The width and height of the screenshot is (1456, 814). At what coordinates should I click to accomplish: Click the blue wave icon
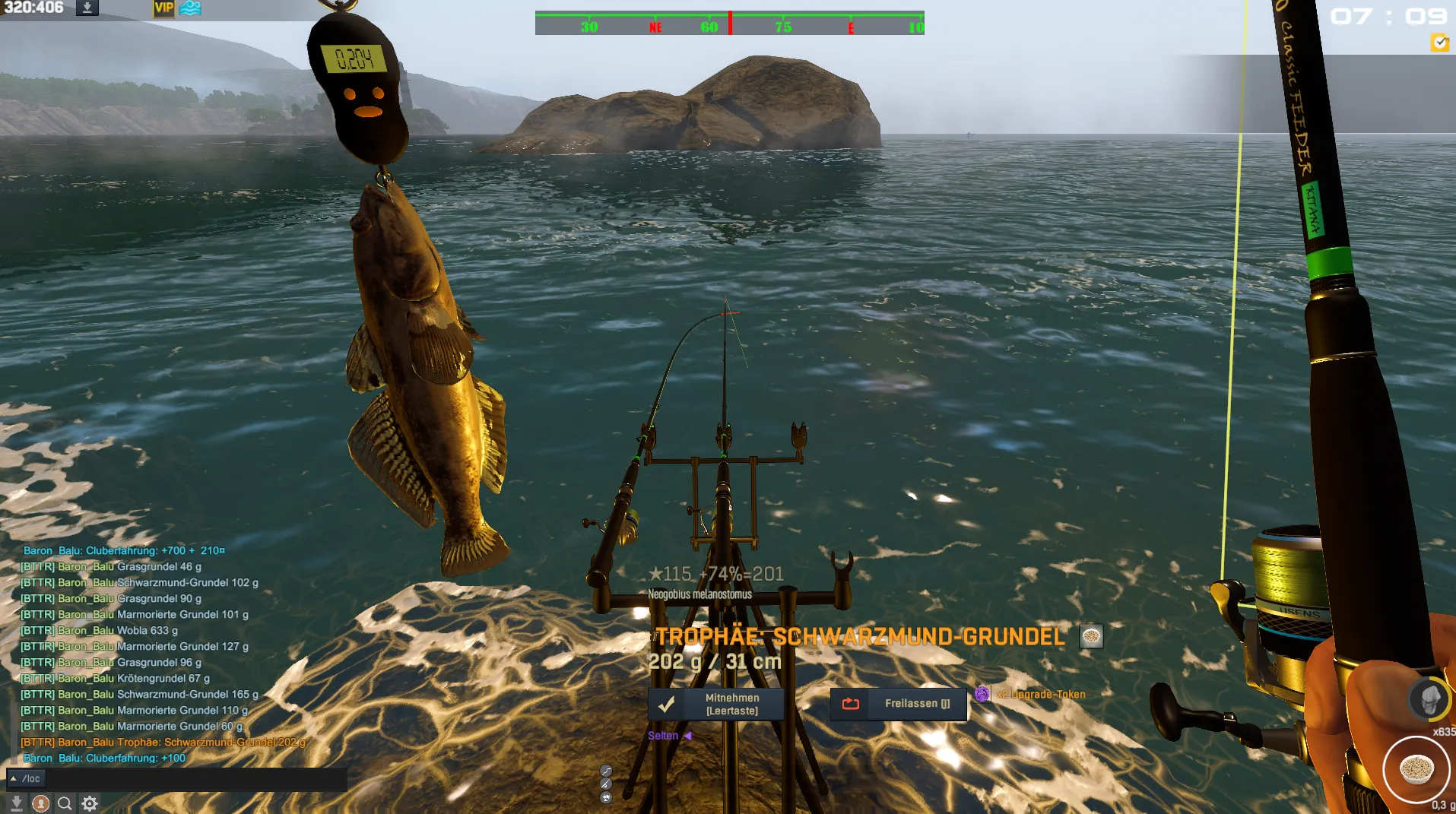[x=191, y=8]
